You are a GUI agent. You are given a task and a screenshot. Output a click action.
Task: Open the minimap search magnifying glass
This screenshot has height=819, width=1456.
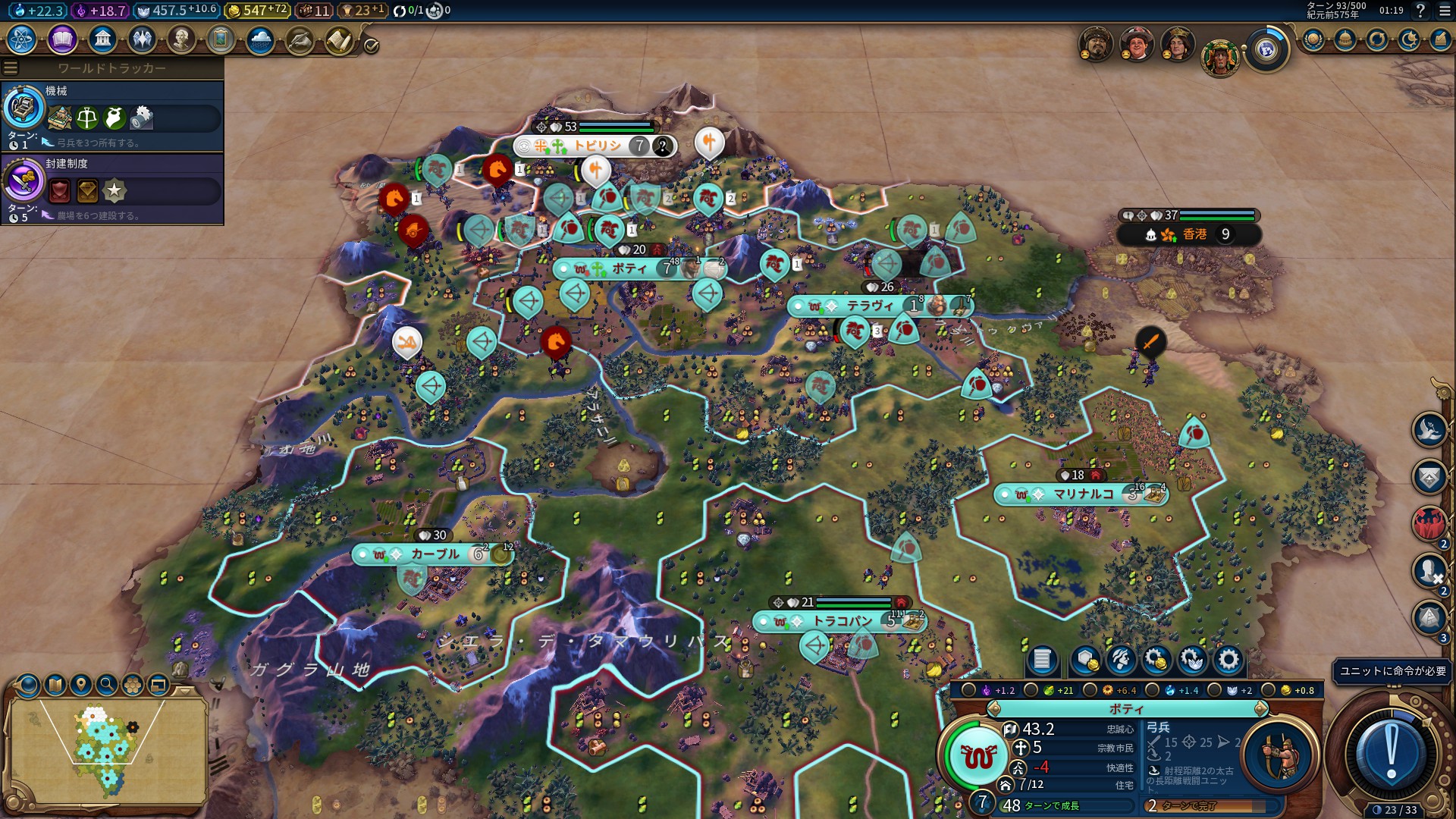107,685
